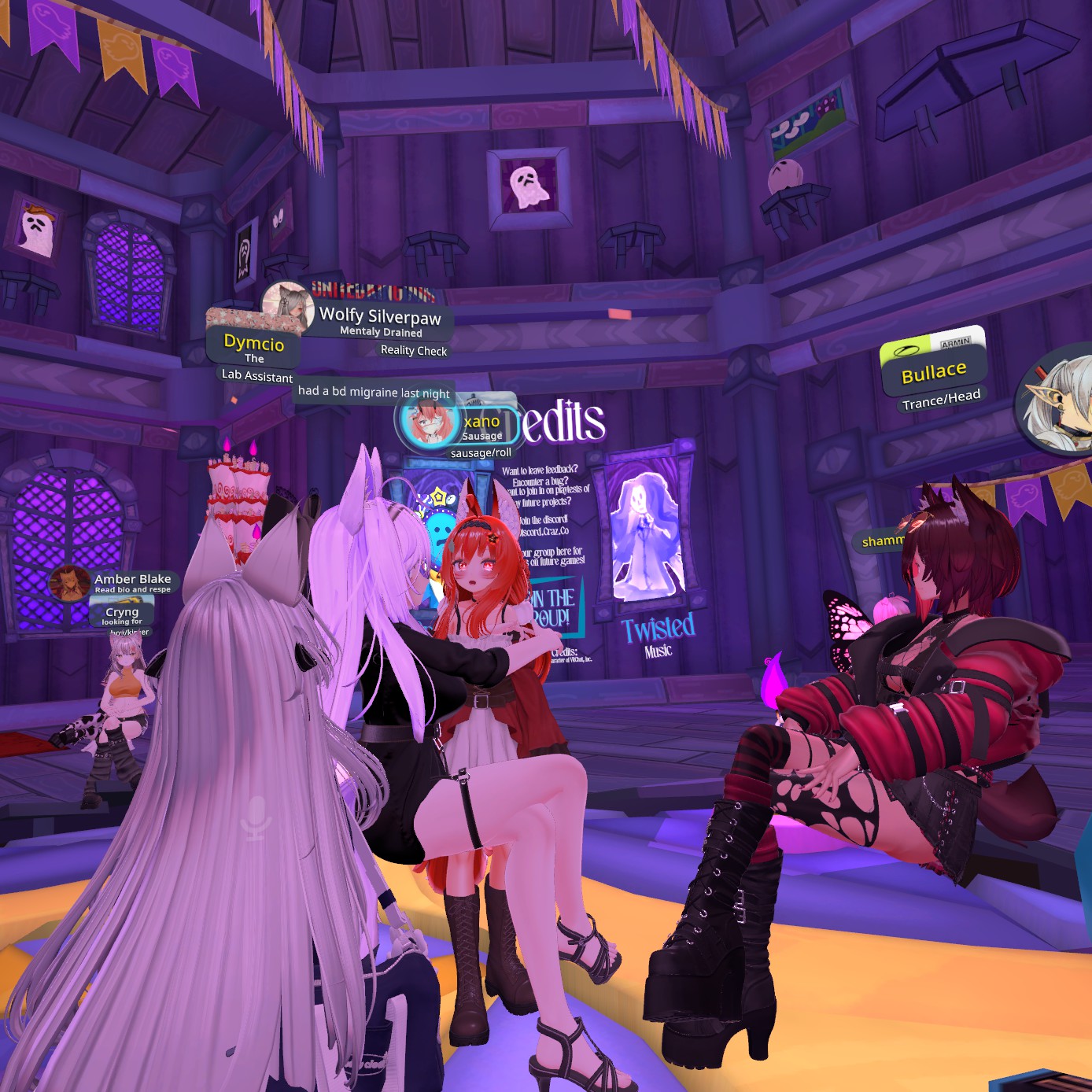This screenshot has width=1092, height=1092.
Task: Select Amber Blake's nameplate
Action: pyautogui.click(x=132, y=580)
